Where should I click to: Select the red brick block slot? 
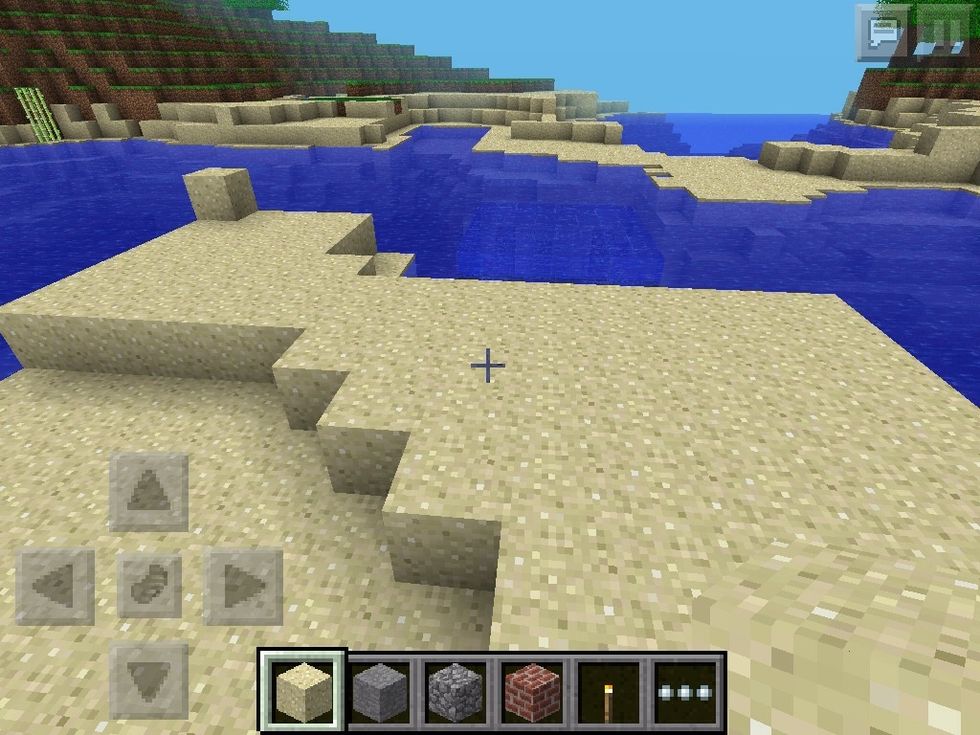[x=531, y=689]
